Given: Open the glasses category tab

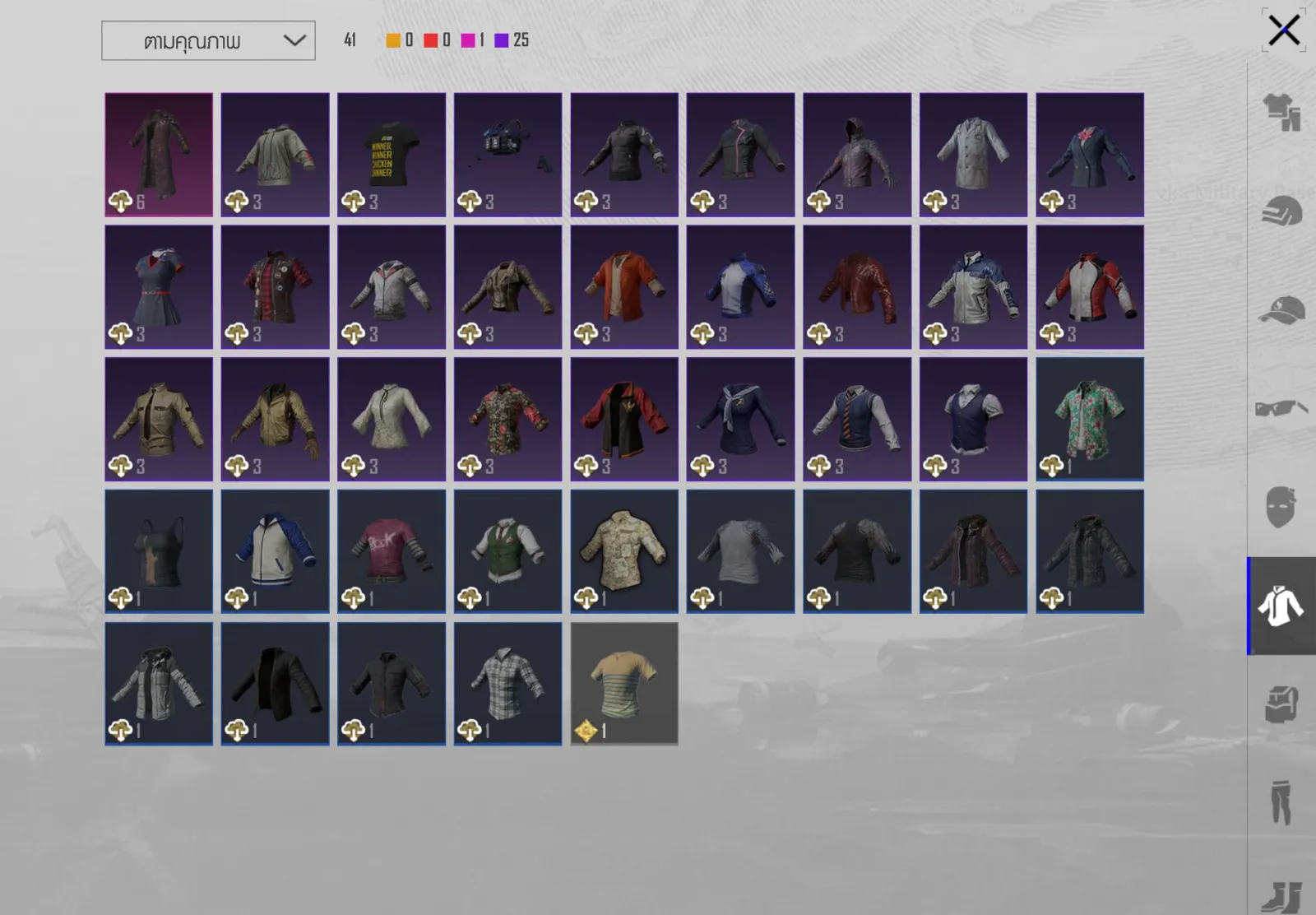Looking at the screenshot, I should click(1281, 408).
